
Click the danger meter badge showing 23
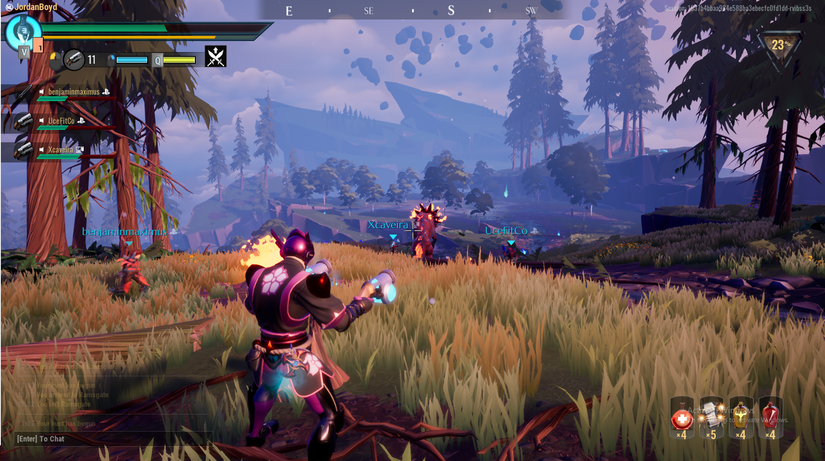[779, 45]
